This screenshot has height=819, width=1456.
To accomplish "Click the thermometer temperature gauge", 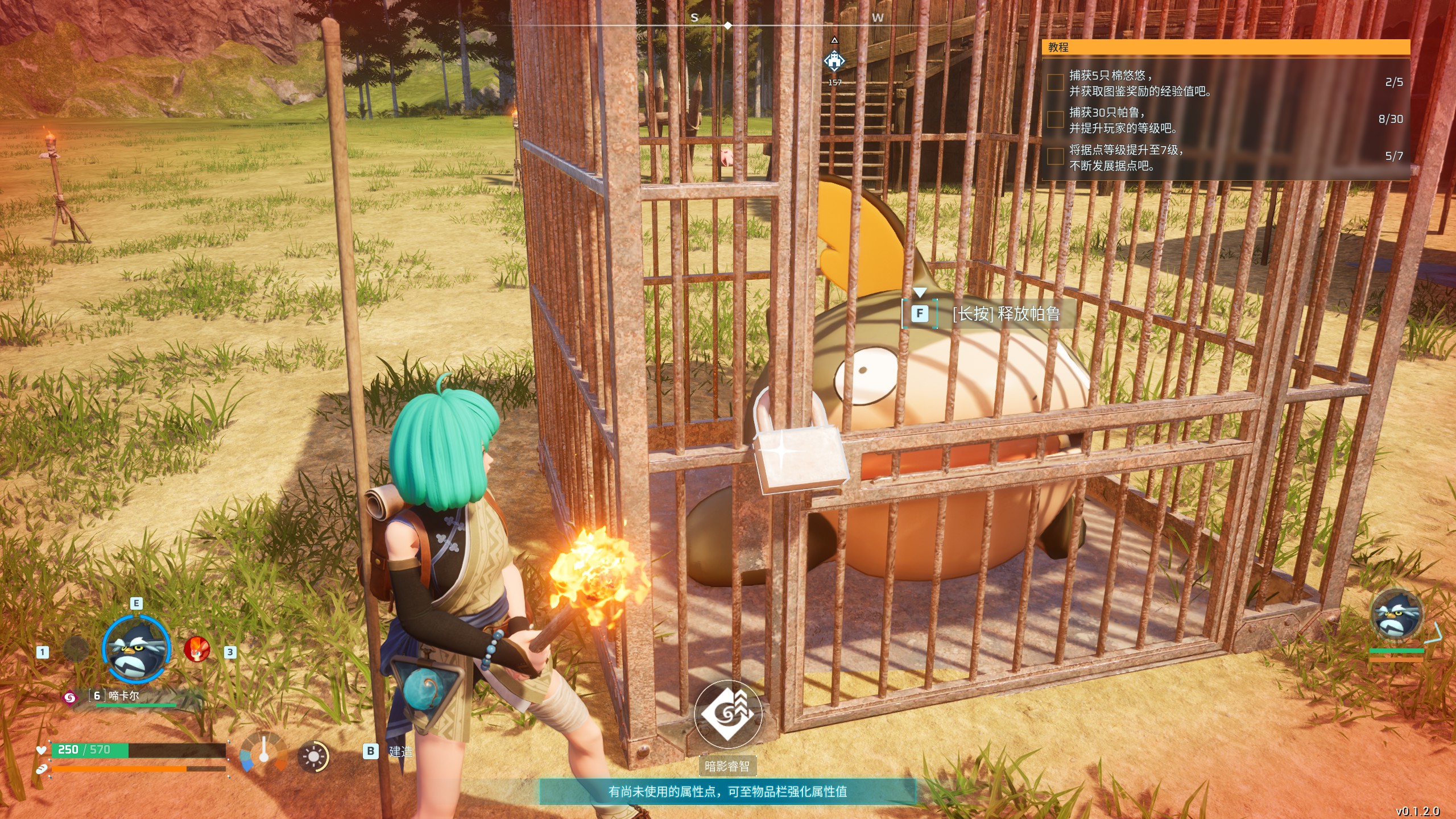I will click(x=263, y=752).
